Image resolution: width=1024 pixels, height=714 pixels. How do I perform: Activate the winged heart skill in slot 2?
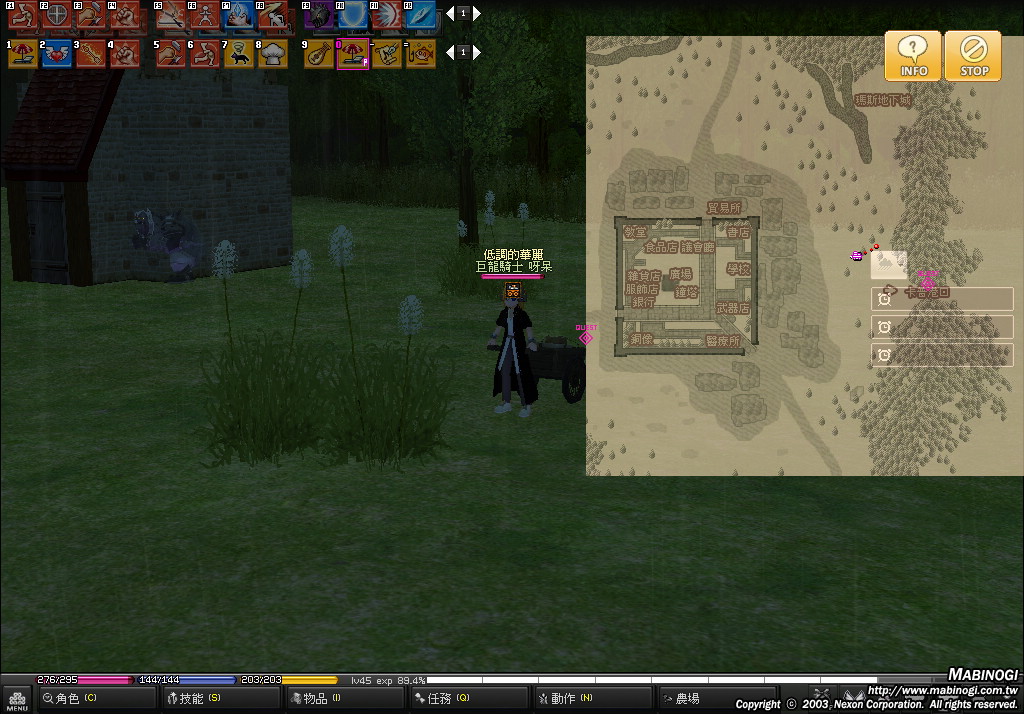click(57, 54)
